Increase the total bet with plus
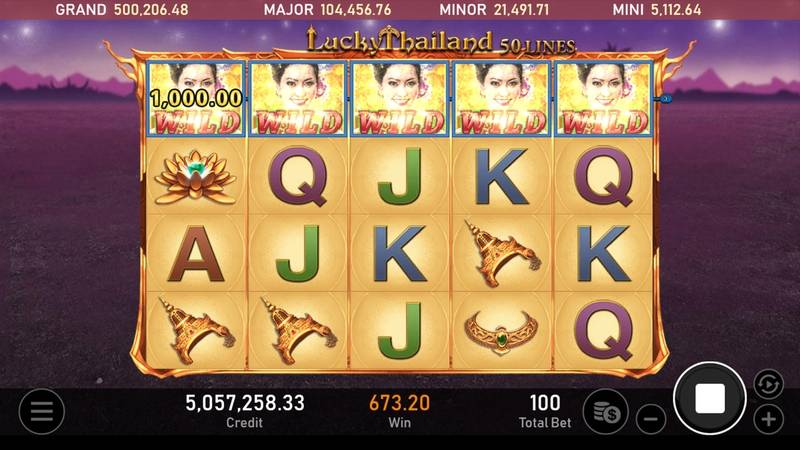The width and height of the screenshot is (800, 450). click(x=768, y=418)
